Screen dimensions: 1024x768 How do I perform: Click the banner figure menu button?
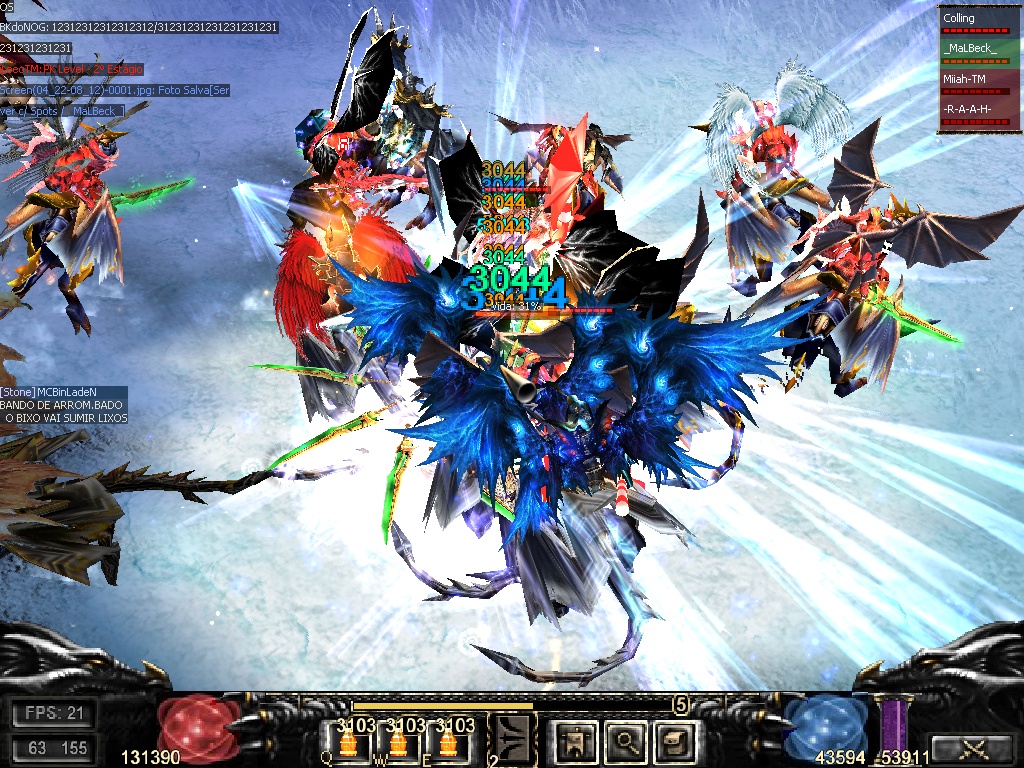click(x=577, y=741)
